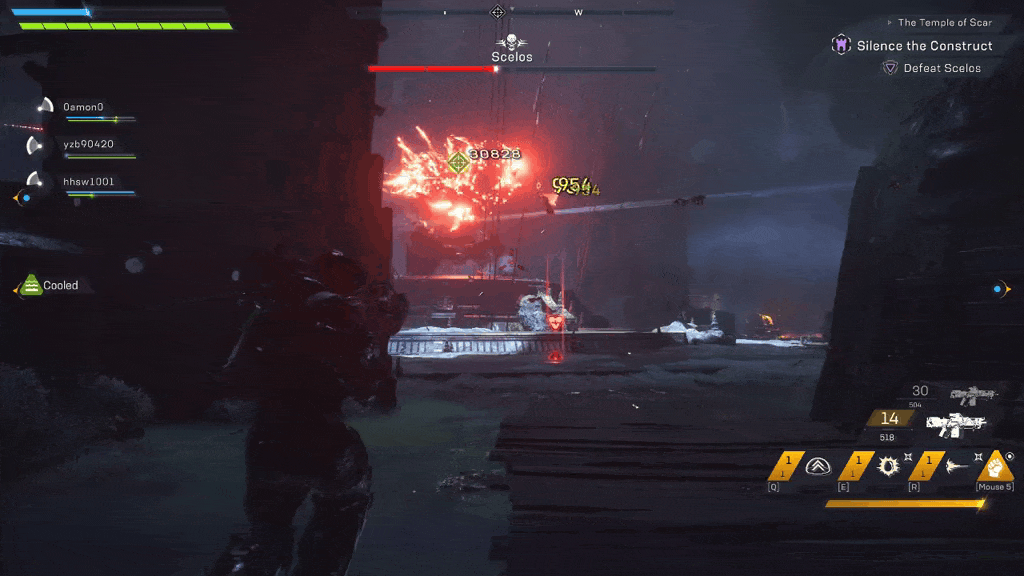The height and width of the screenshot is (576, 1024).
Task: Activate the projectile blast ability icon
Action: (956, 465)
